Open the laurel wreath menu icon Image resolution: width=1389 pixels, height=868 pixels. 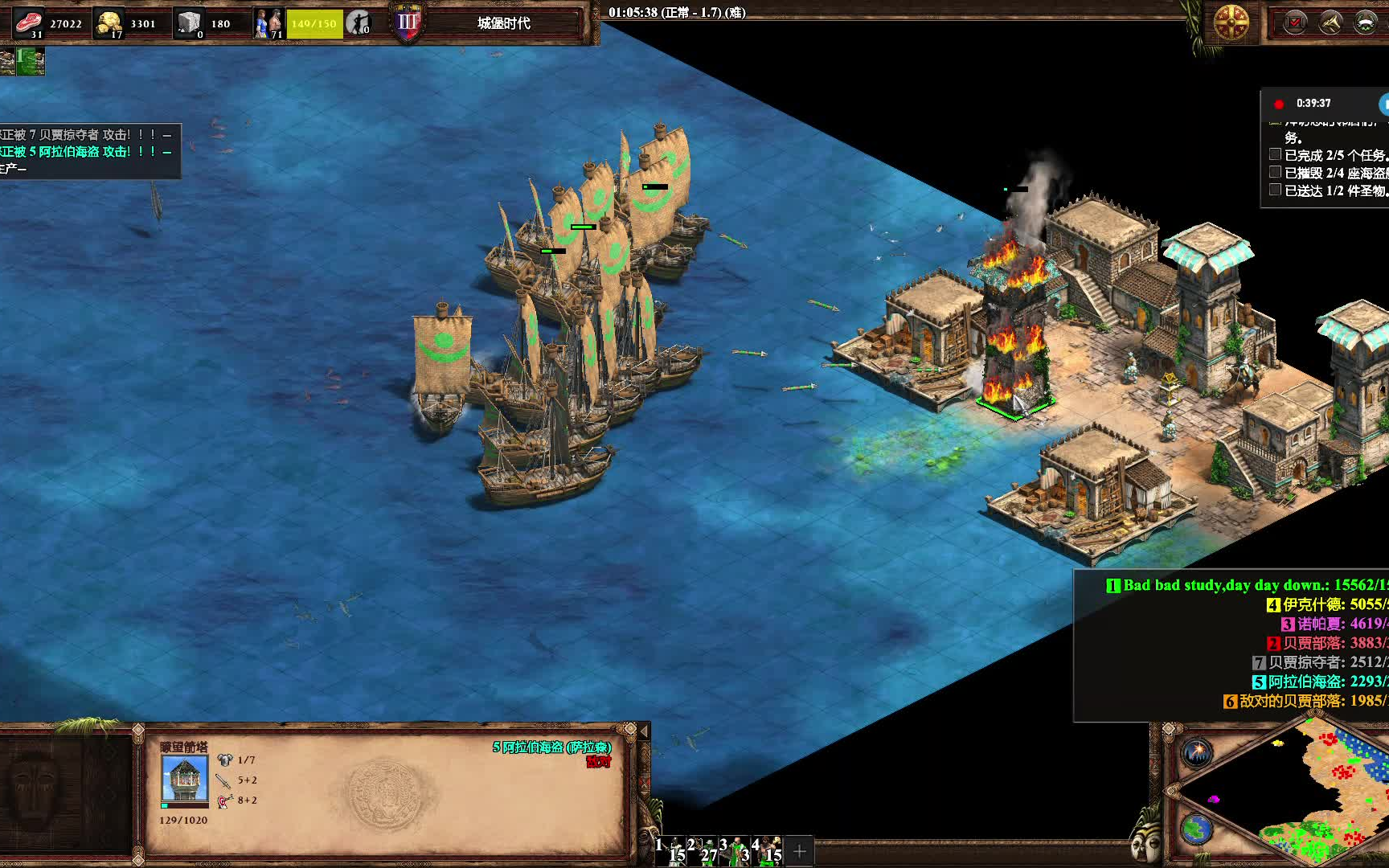pos(1366,23)
